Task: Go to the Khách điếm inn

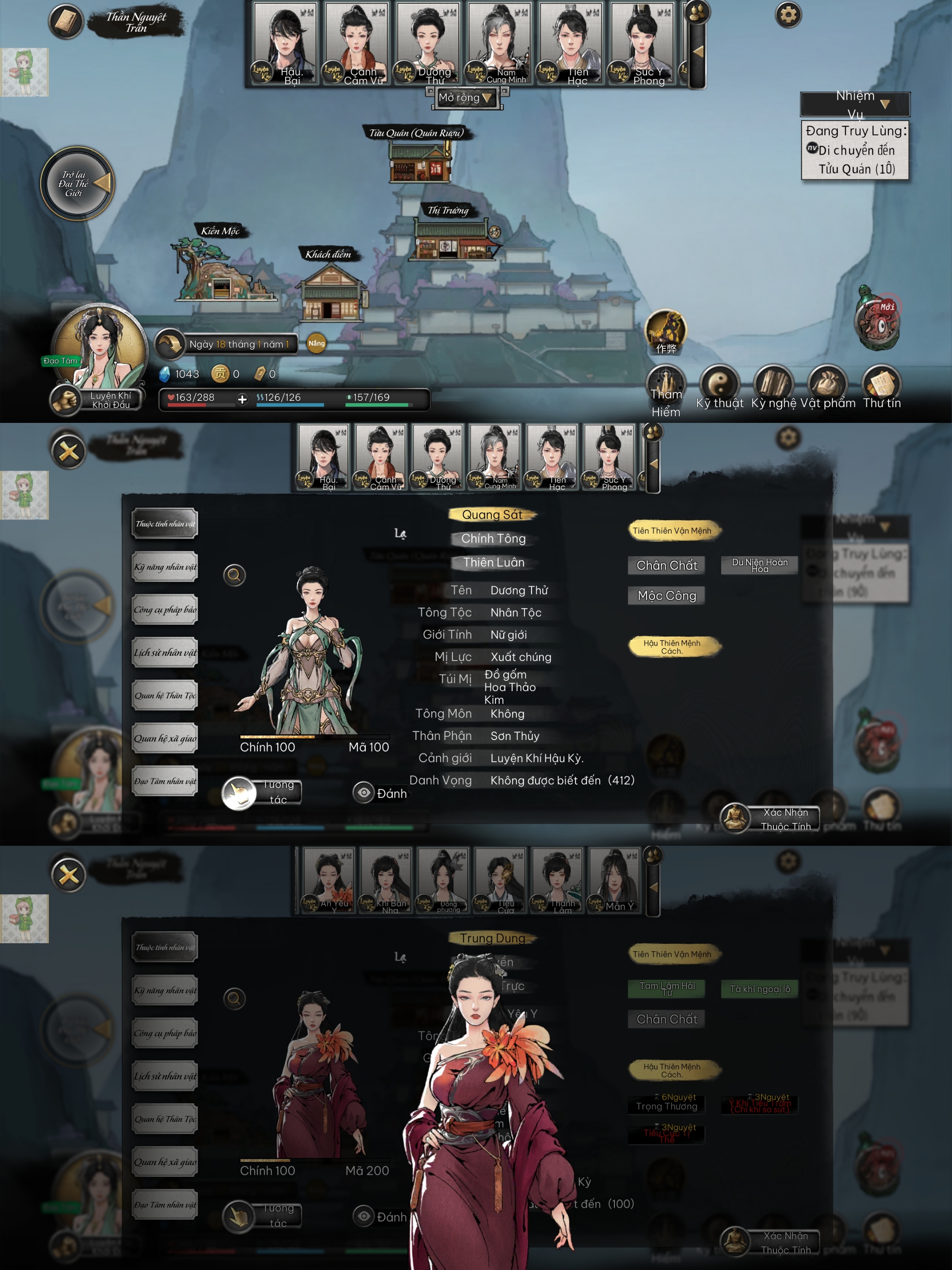Action: click(331, 290)
